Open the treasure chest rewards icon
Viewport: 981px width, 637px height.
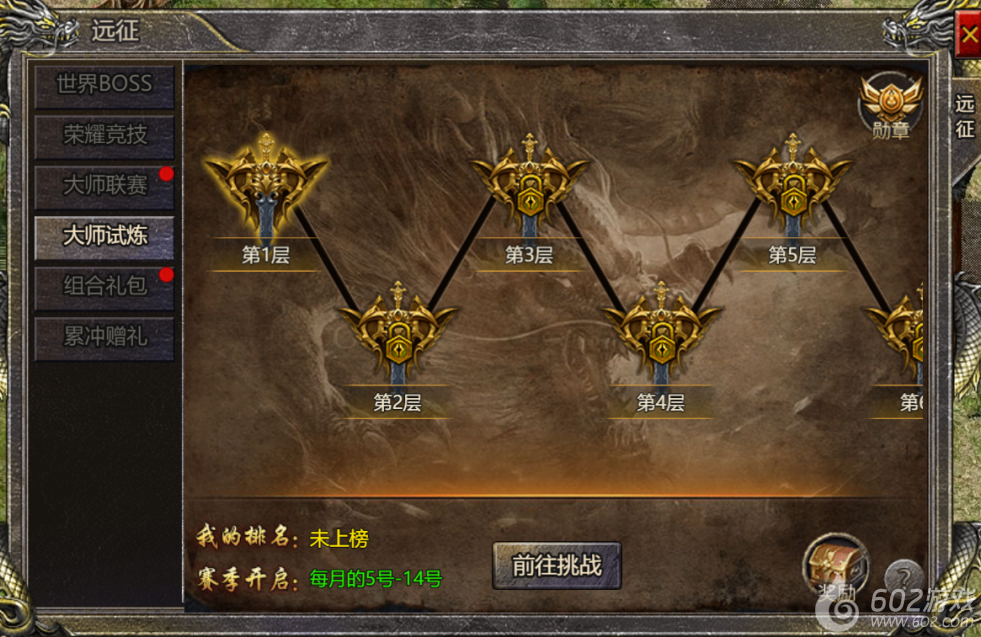(x=835, y=565)
